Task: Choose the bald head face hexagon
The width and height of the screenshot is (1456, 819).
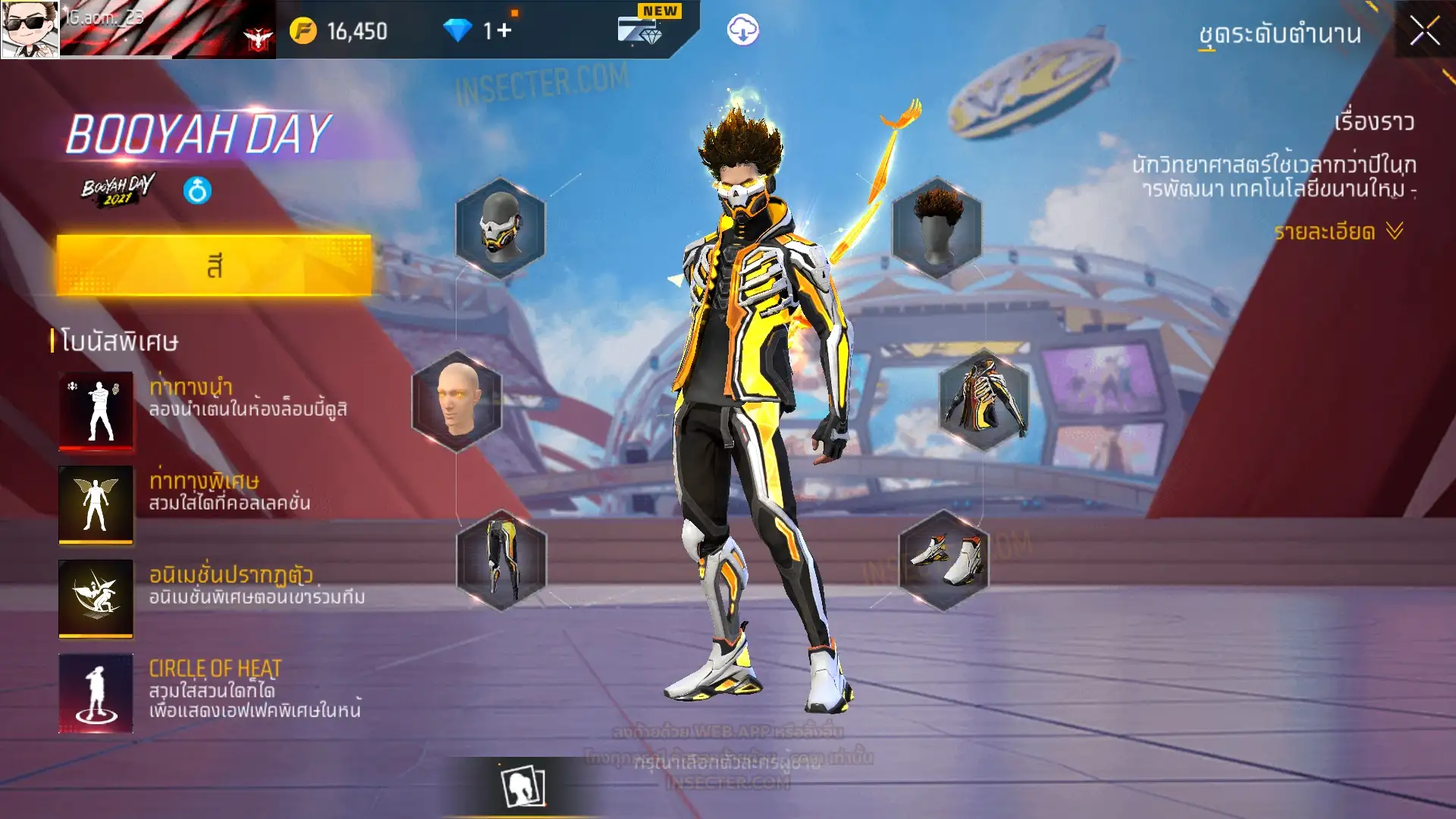Action: (x=457, y=400)
